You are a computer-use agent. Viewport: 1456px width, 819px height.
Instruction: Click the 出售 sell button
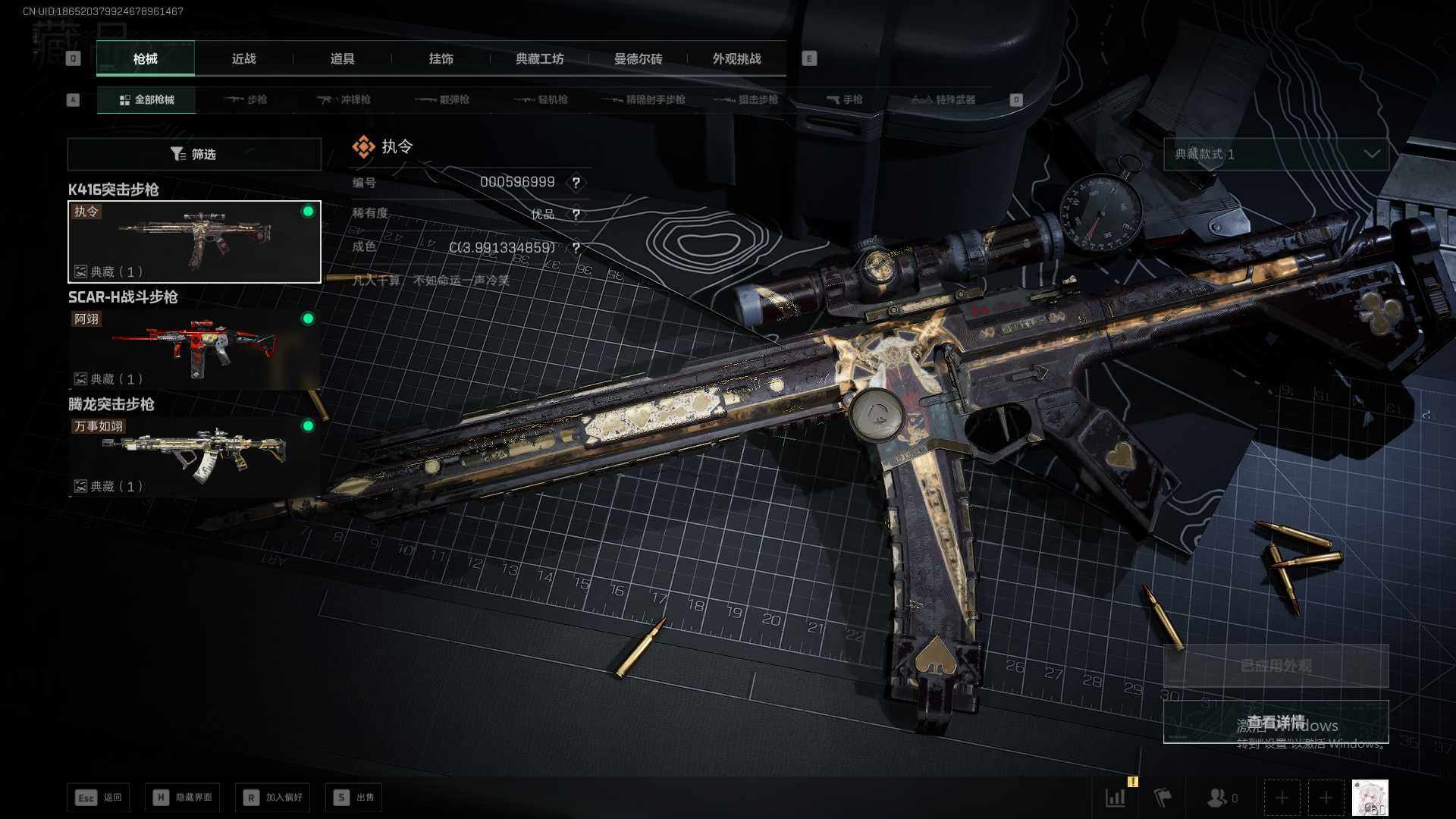click(x=355, y=798)
